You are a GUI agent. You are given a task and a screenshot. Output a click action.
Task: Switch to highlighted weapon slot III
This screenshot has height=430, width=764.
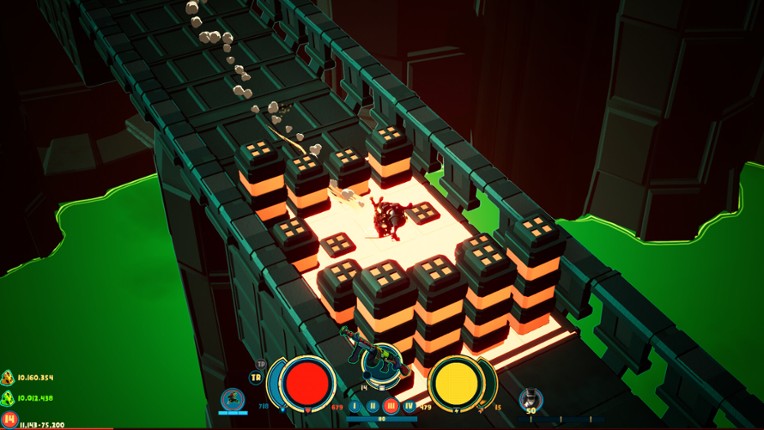[391, 407]
